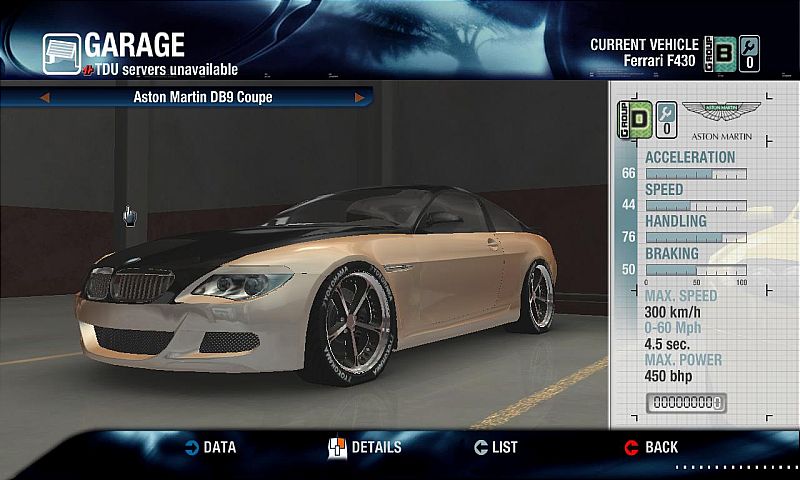Image resolution: width=800 pixels, height=480 pixels.
Task: Open the vehicle DATA view
Action: [x=209, y=447]
